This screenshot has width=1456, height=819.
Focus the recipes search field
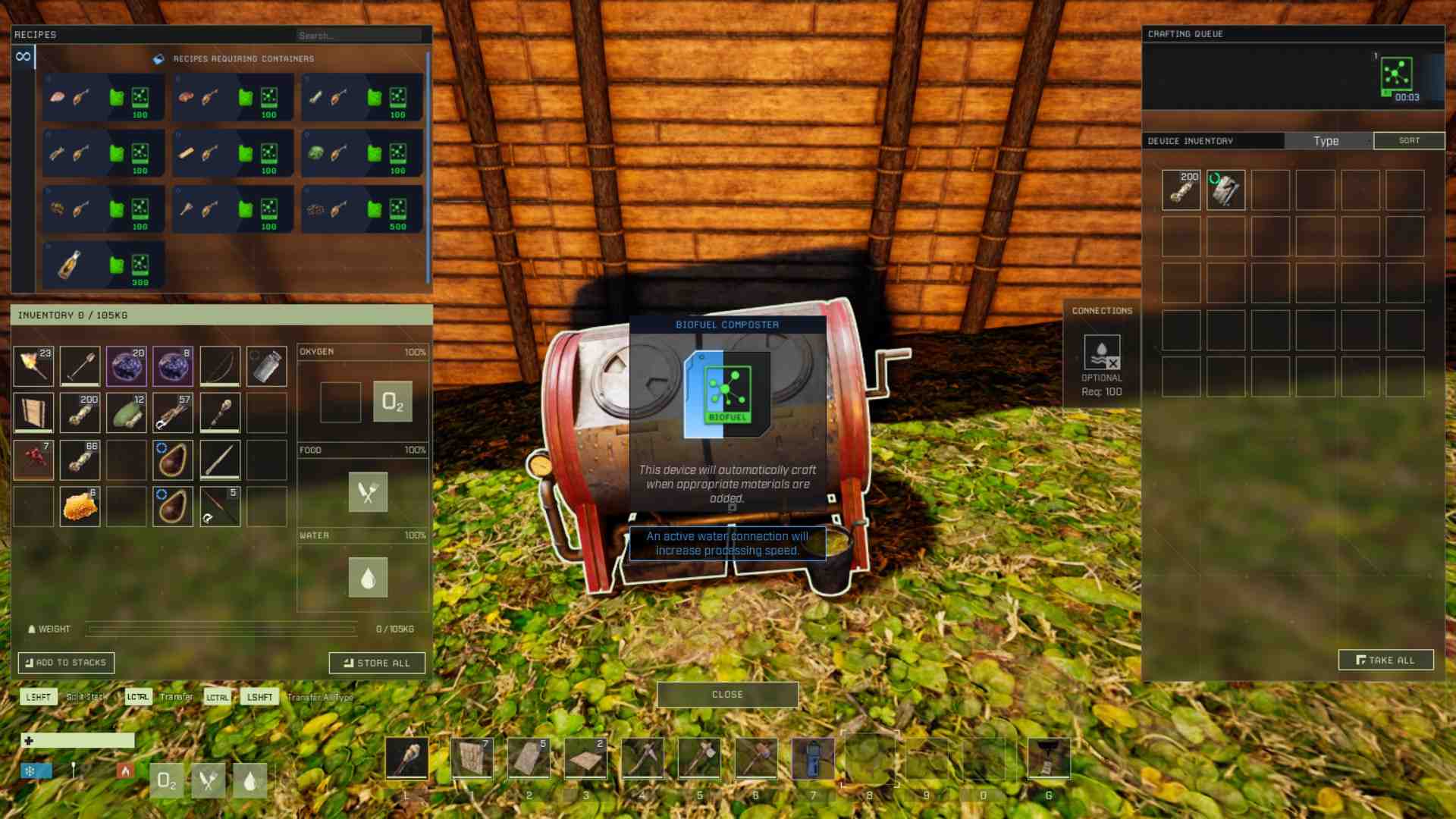(x=359, y=36)
